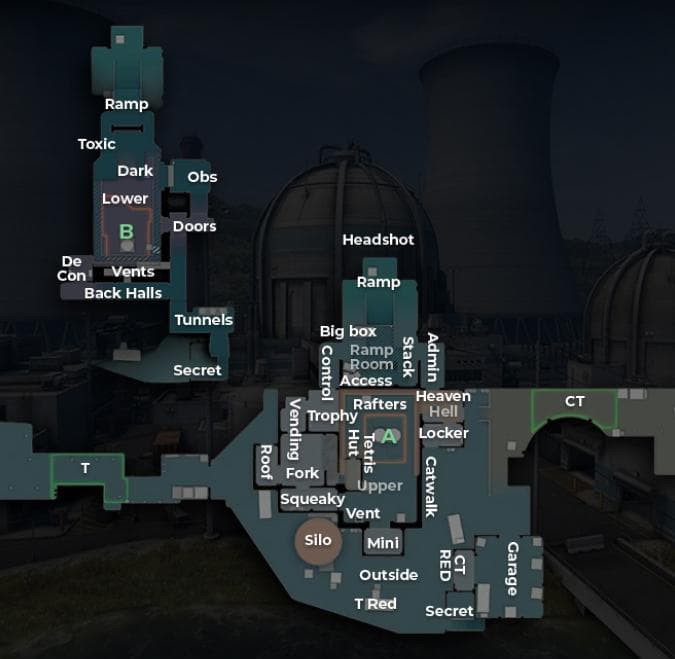Screen dimensions: 675x659
Task: Click the Back Halls callout
Action: [123, 293]
